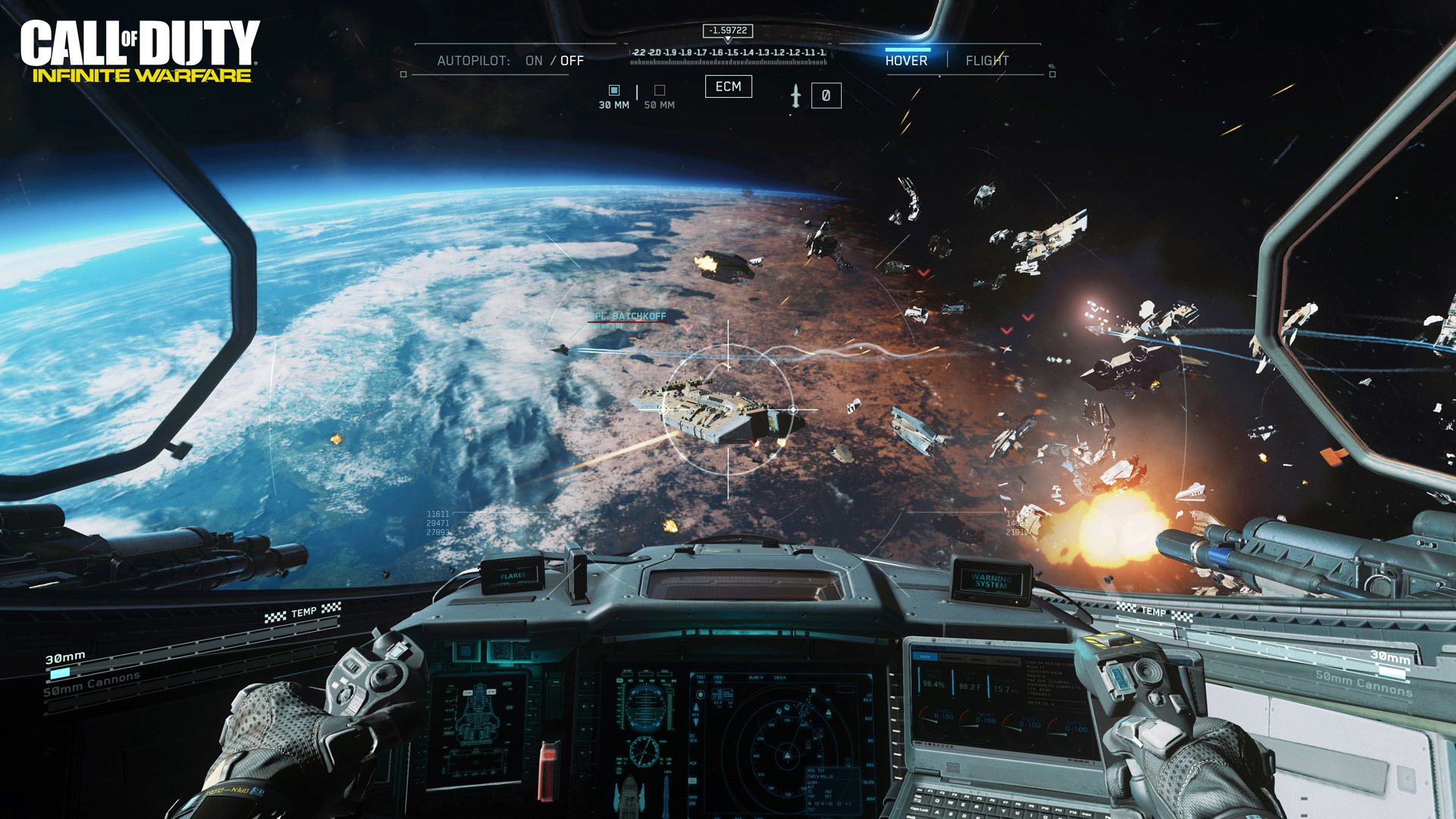Click the missile icon beside the ammo counter
Image resolution: width=1456 pixels, height=819 pixels.
(x=795, y=94)
